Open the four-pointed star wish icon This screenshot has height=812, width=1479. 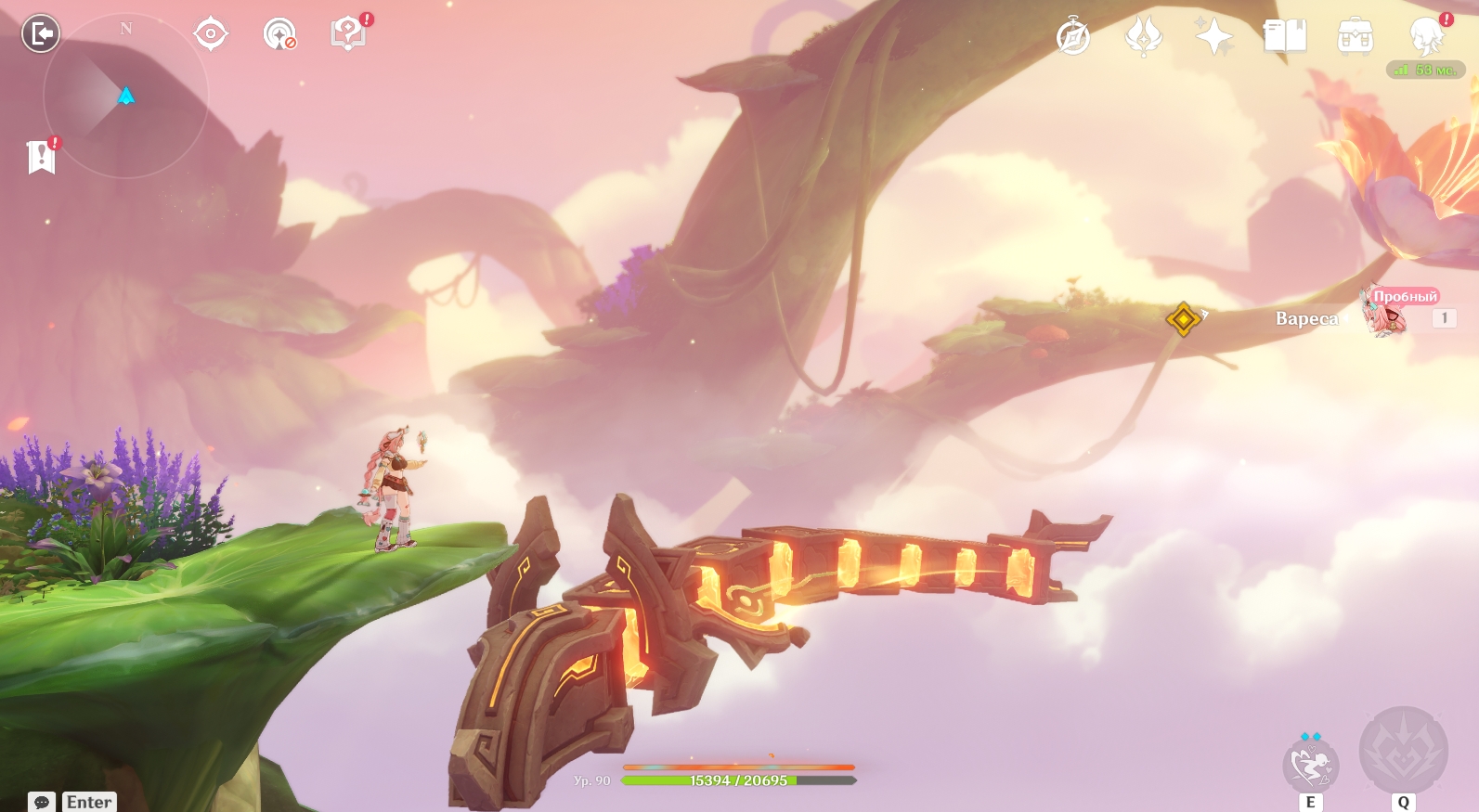click(x=1213, y=37)
